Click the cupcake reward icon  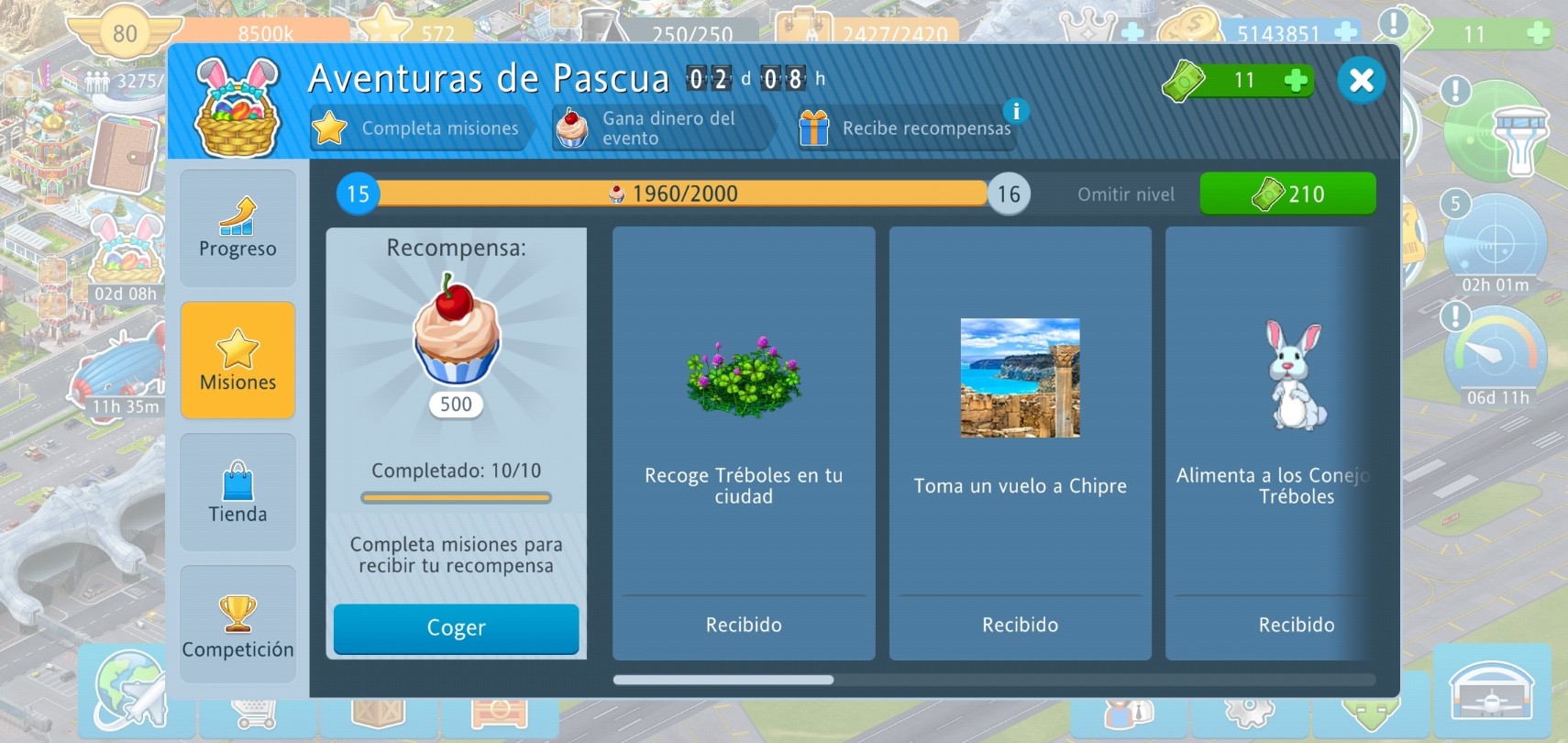pos(456,331)
